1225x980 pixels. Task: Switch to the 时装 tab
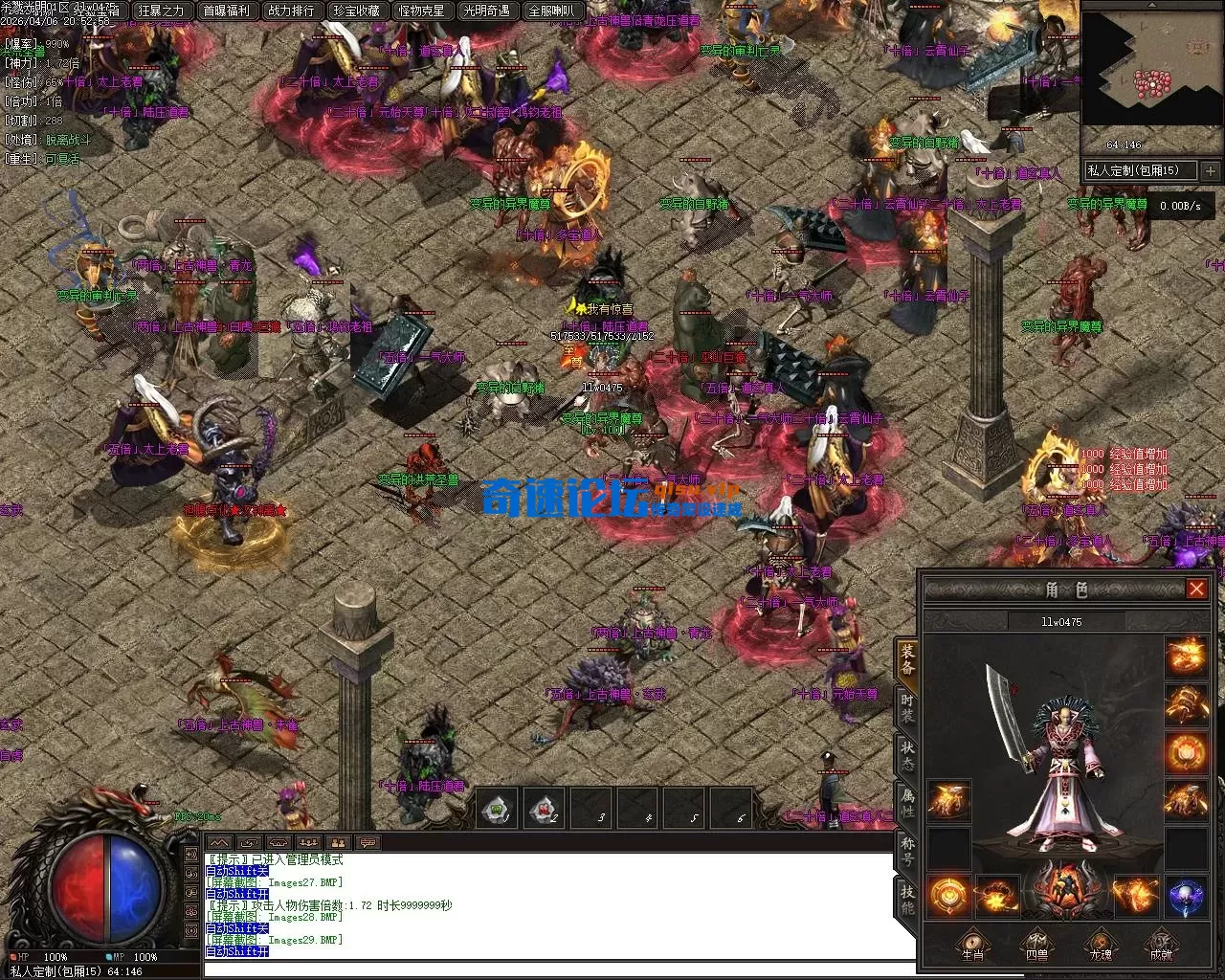[x=907, y=708]
